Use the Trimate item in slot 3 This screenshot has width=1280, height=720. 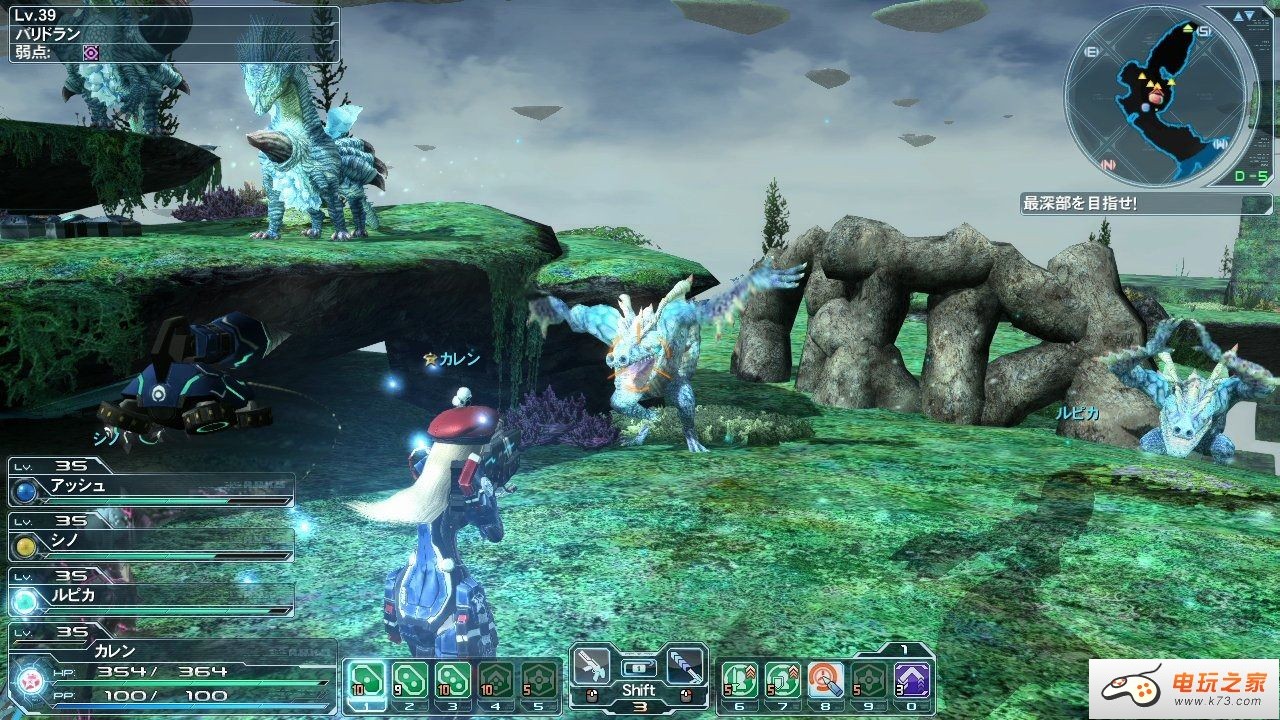point(453,681)
